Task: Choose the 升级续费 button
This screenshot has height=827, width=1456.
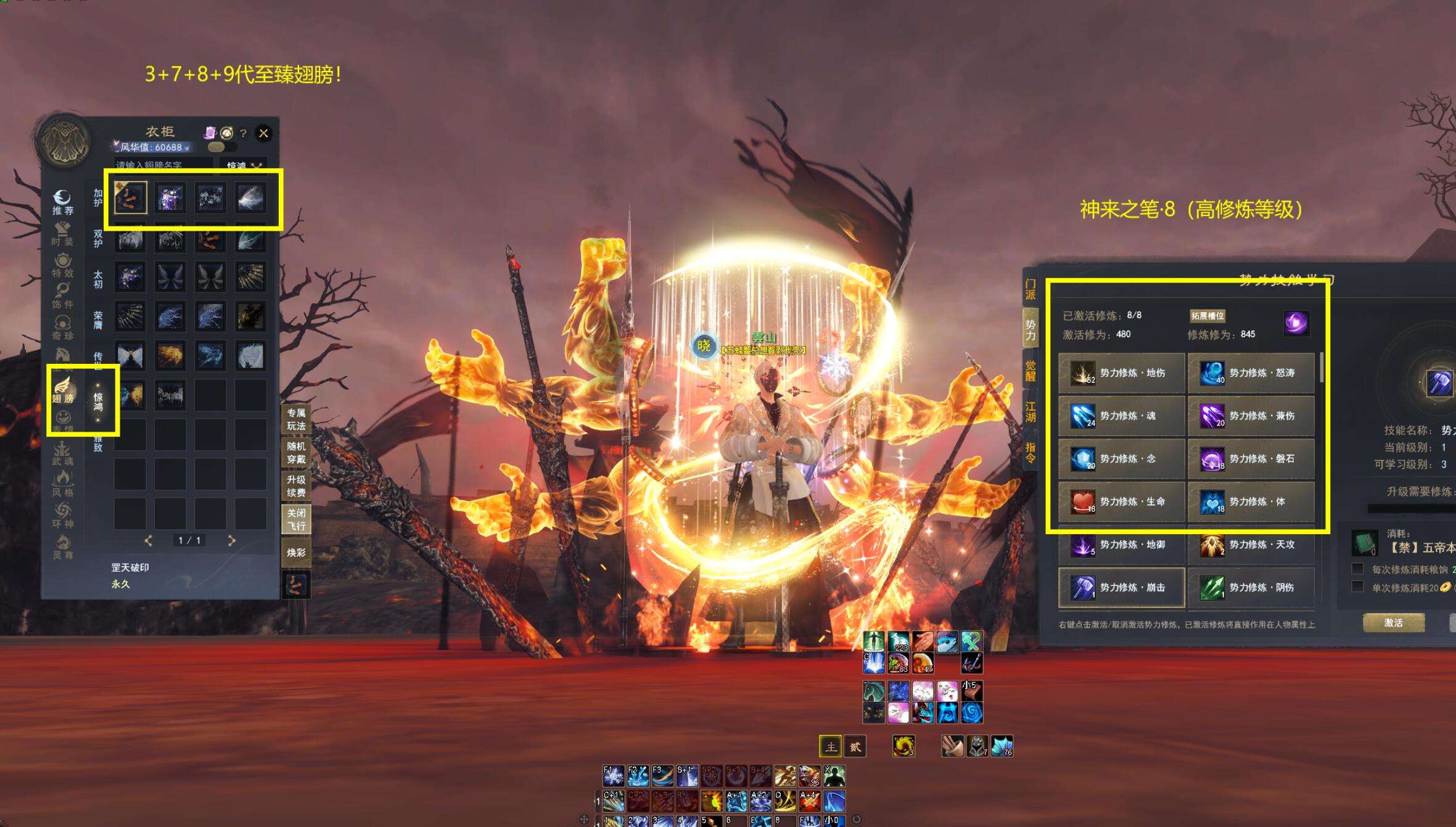Action: pyautogui.click(x=296, y=486)
